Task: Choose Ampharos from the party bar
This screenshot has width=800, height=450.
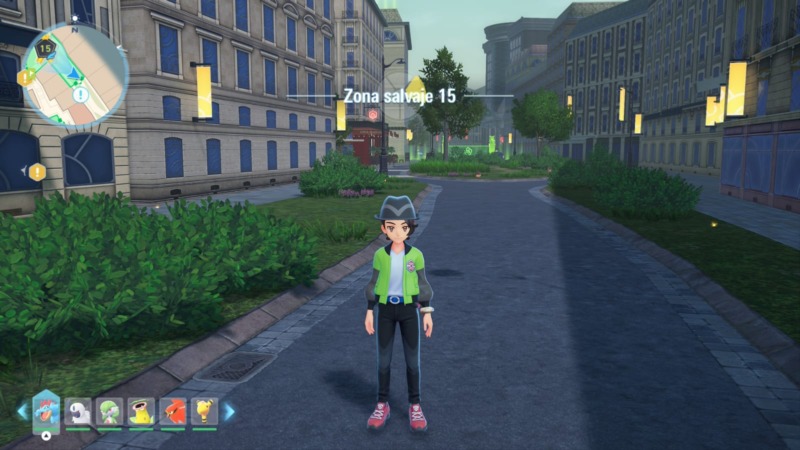Action: 204,411
